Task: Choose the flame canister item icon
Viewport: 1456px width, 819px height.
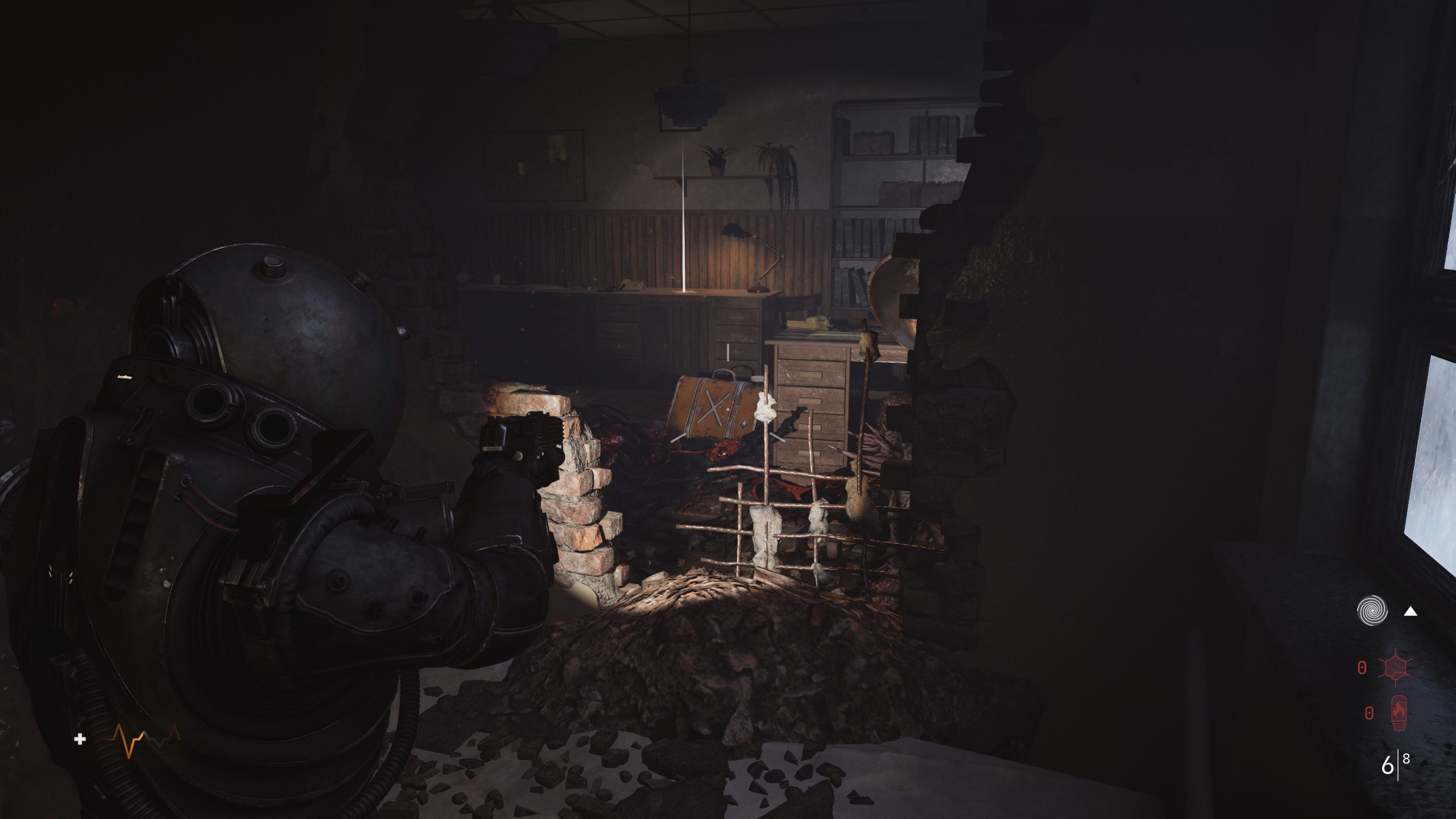Action: coord(1398,713)
